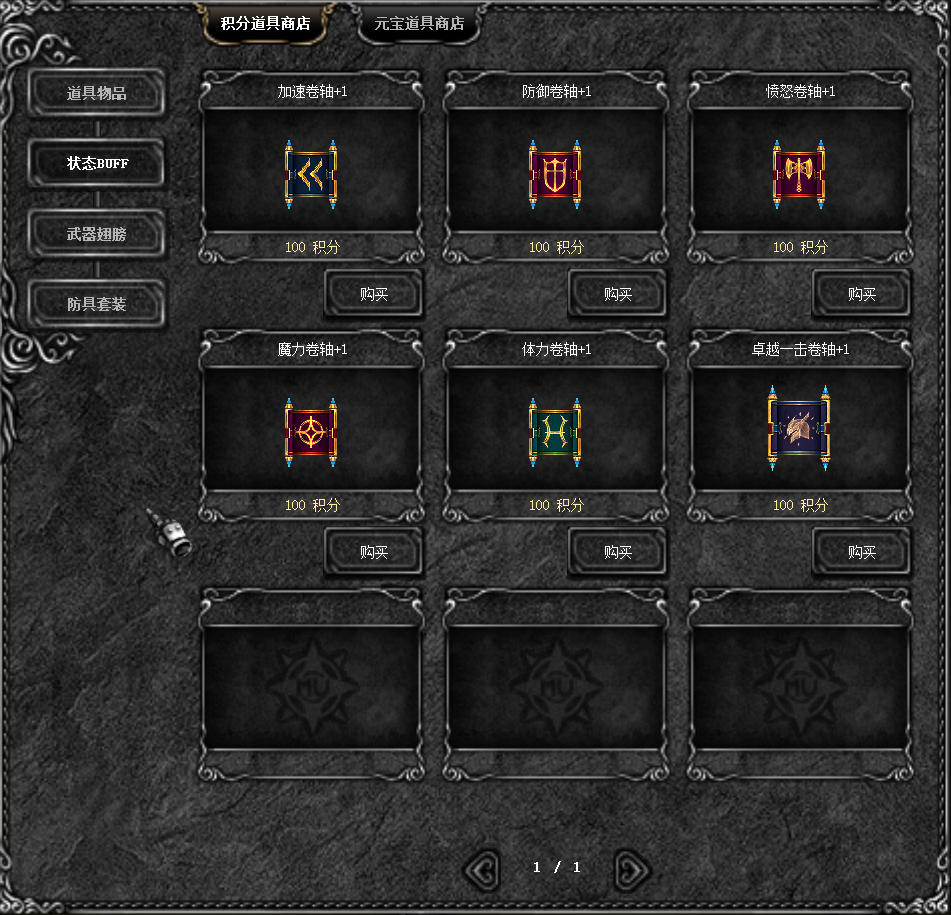This screenshot has height=915, width=951.
Task: Select the 道具物品 category
Action: 97,94
